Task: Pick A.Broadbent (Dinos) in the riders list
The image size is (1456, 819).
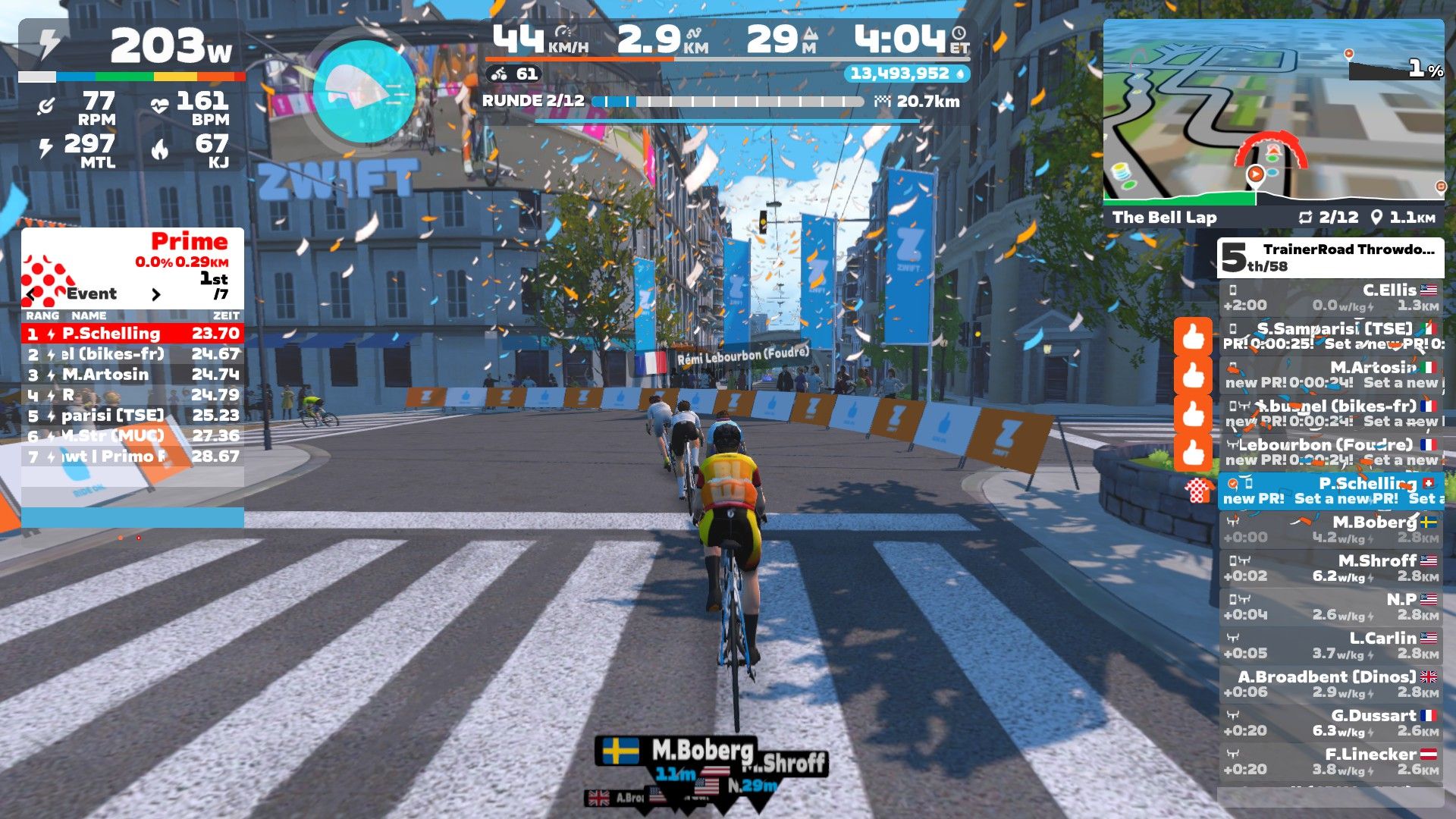Action: [x=1330, y=684]
